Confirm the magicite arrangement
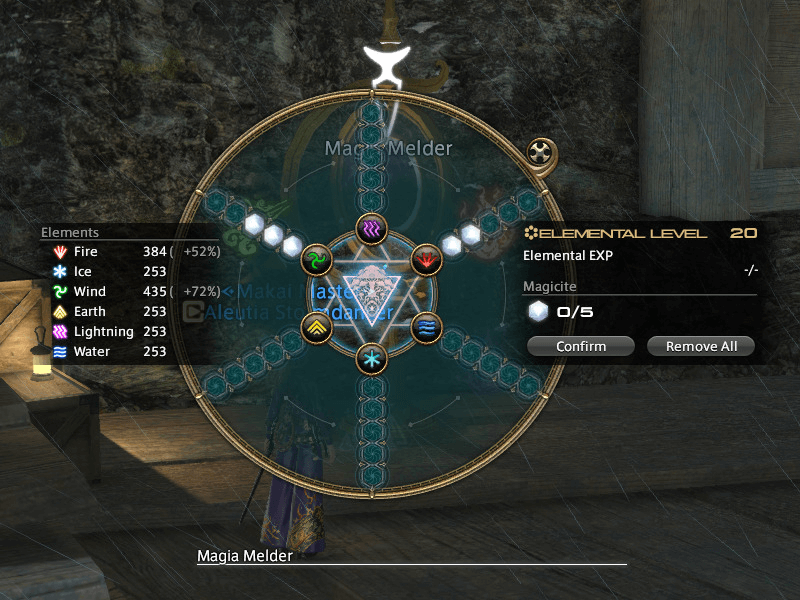The image size is (800, 600). [581, 346]
